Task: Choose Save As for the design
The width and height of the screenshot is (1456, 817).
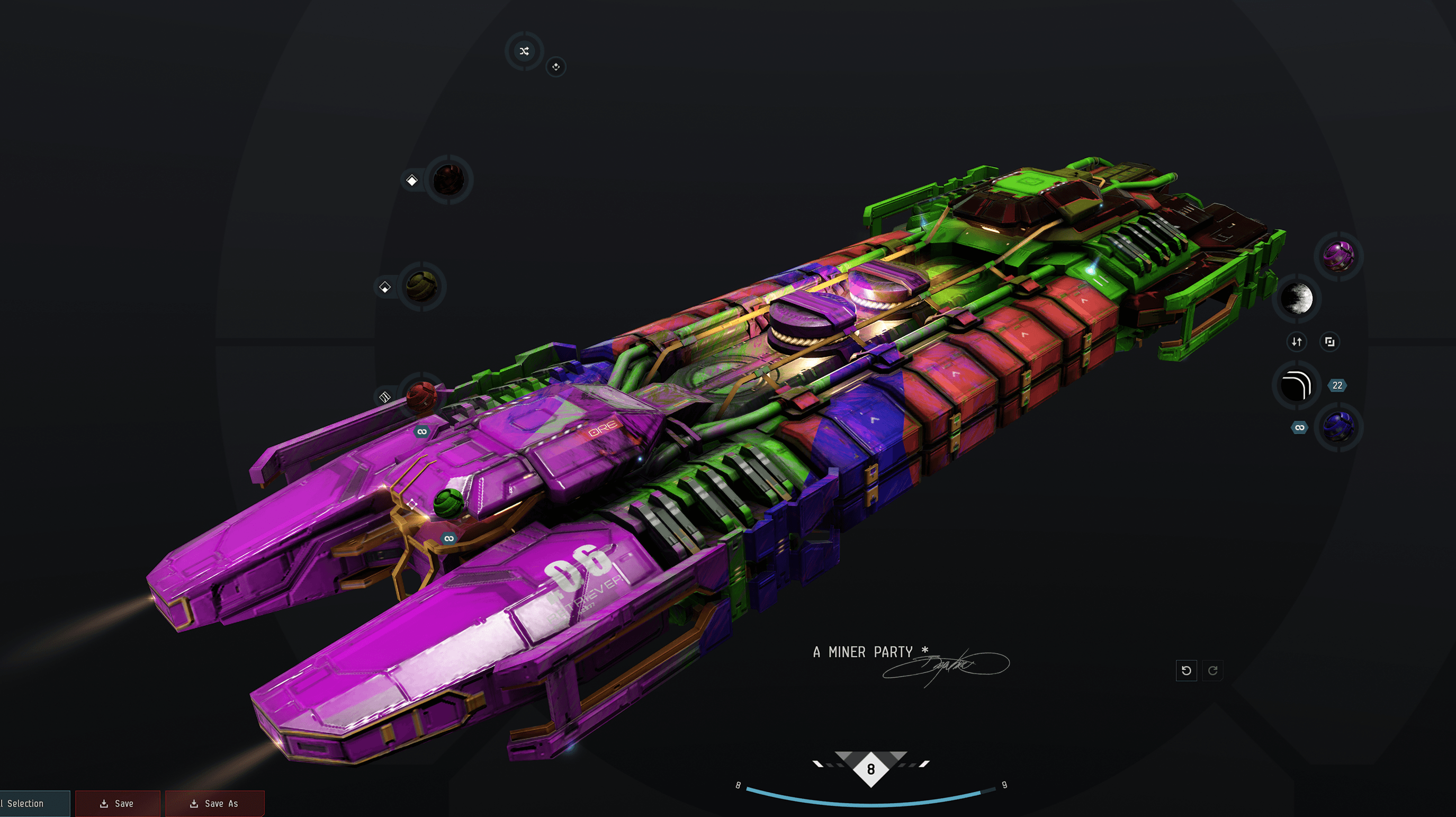Action: click(215, 803)
